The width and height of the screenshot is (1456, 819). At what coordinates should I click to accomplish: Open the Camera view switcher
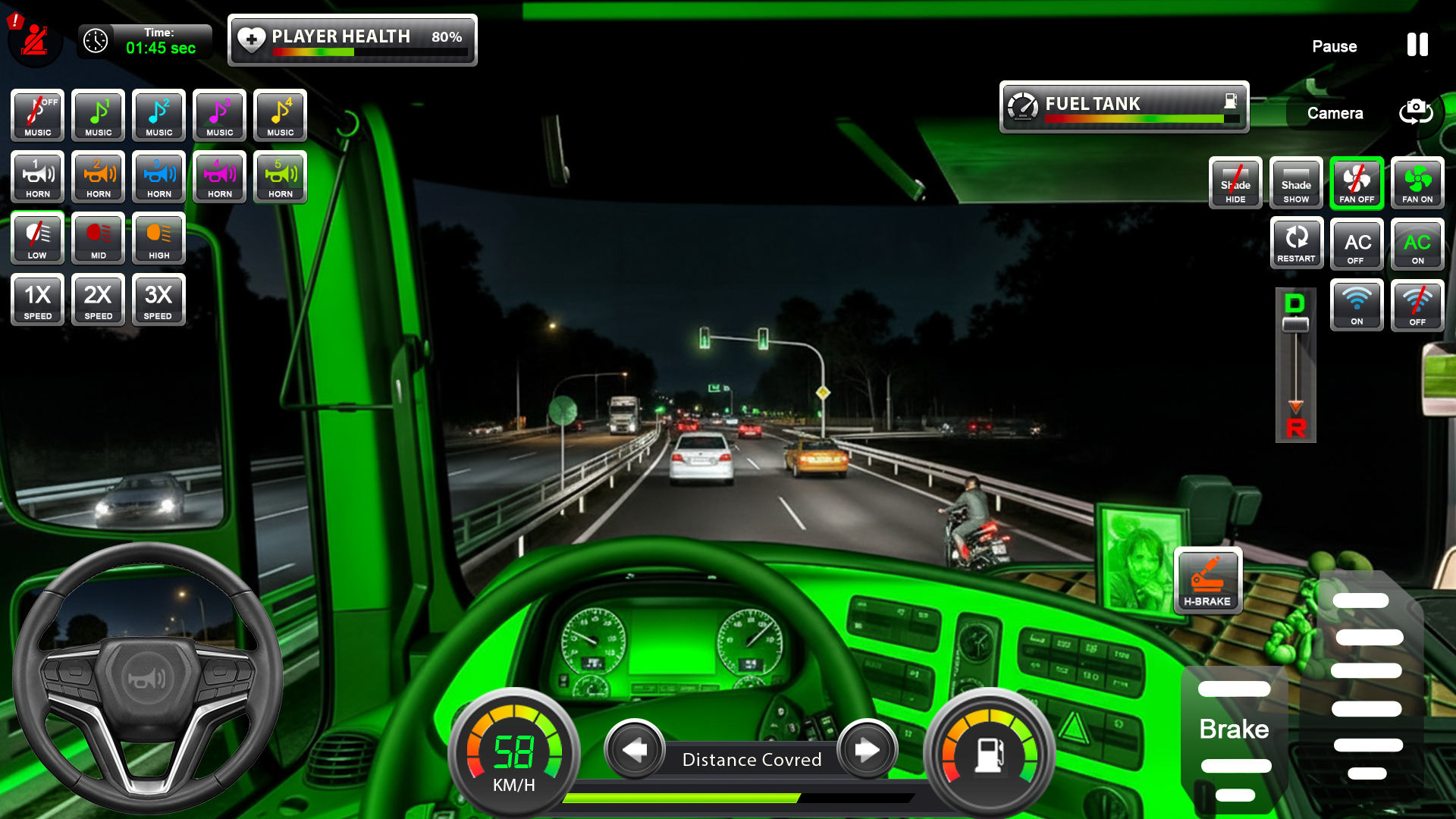1415,113
